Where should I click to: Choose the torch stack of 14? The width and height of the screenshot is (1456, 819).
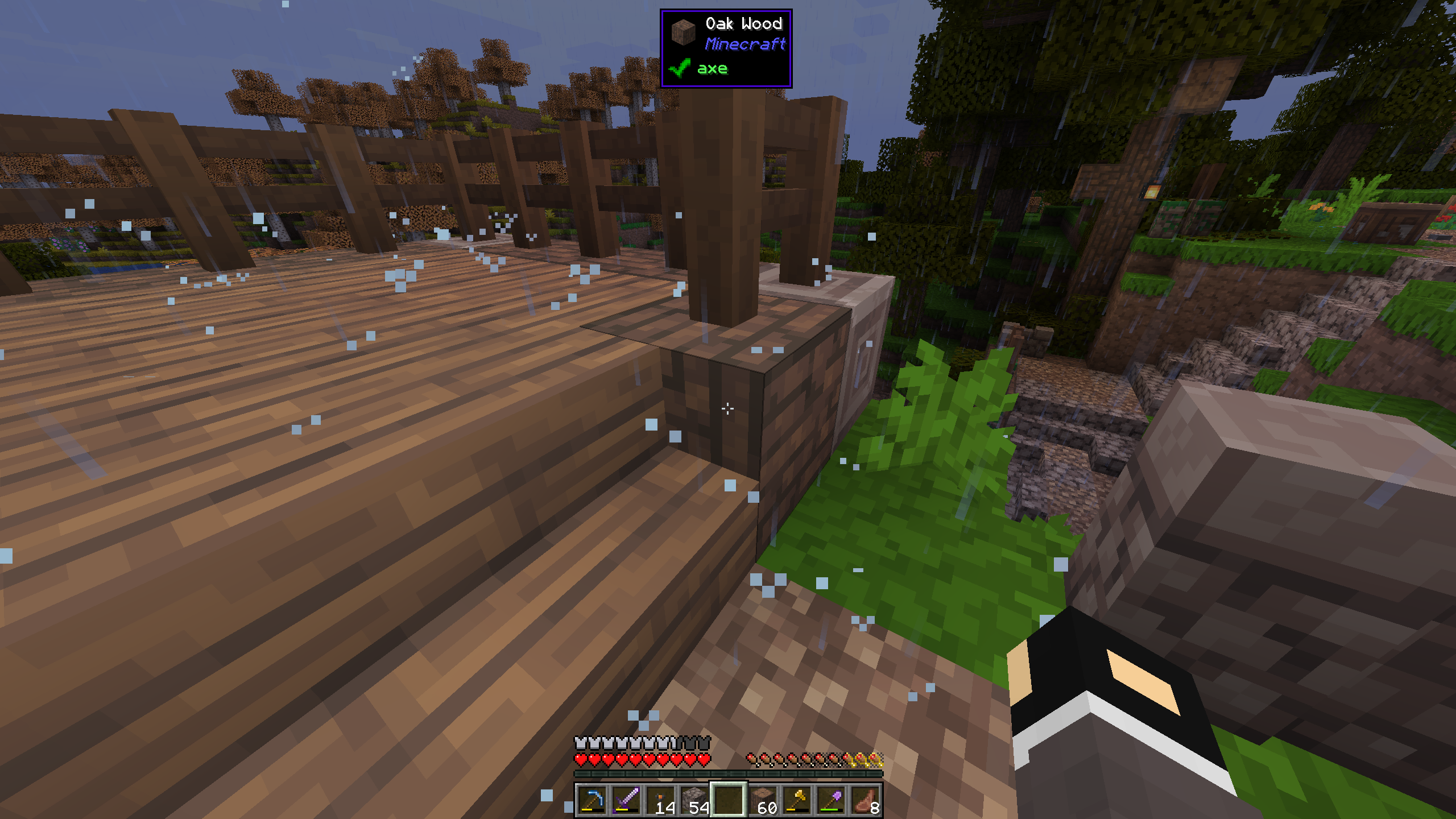pos(660,800)
